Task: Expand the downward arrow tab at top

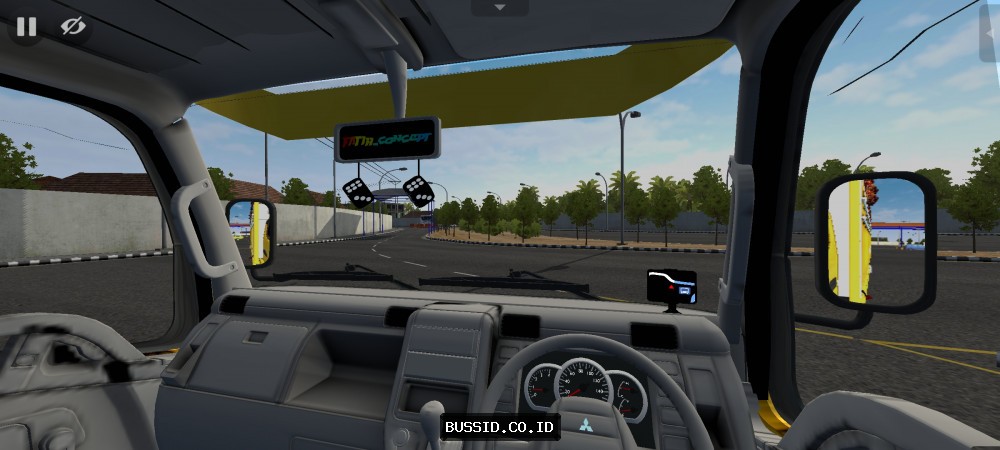Action: coord(499,8)
